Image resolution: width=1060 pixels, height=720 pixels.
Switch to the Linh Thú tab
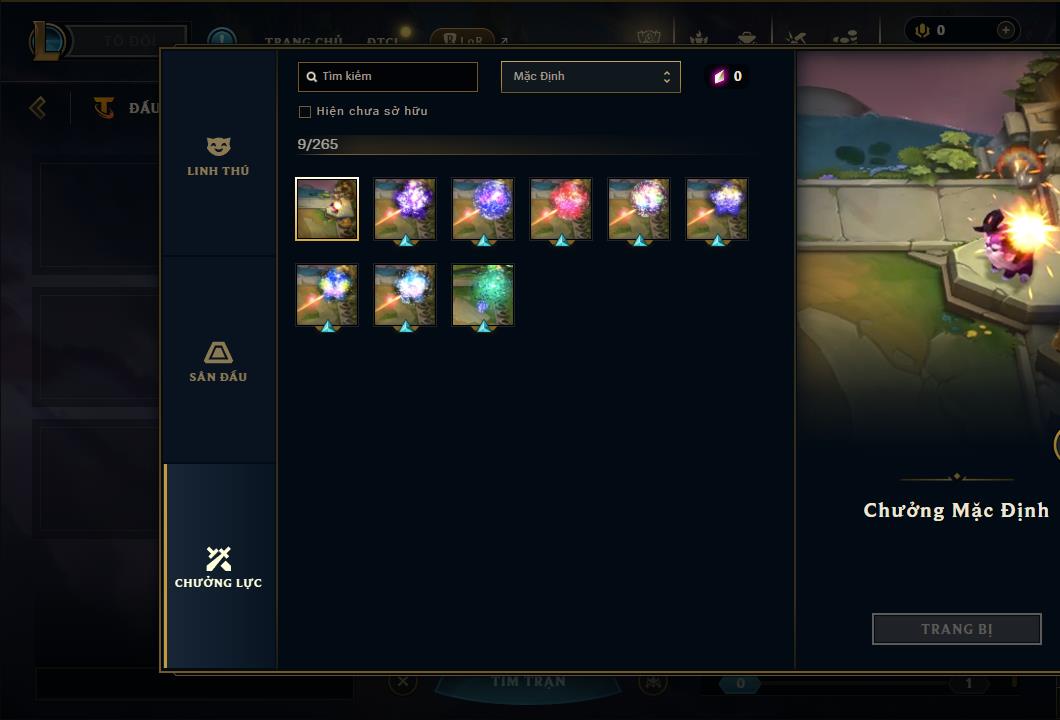tap(218, 156)
